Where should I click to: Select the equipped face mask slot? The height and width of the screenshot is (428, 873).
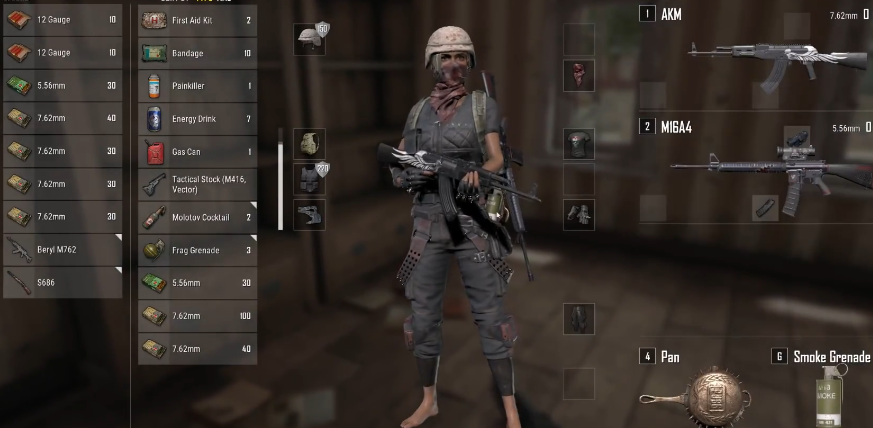pyautogui.click(x=578, y=73)
